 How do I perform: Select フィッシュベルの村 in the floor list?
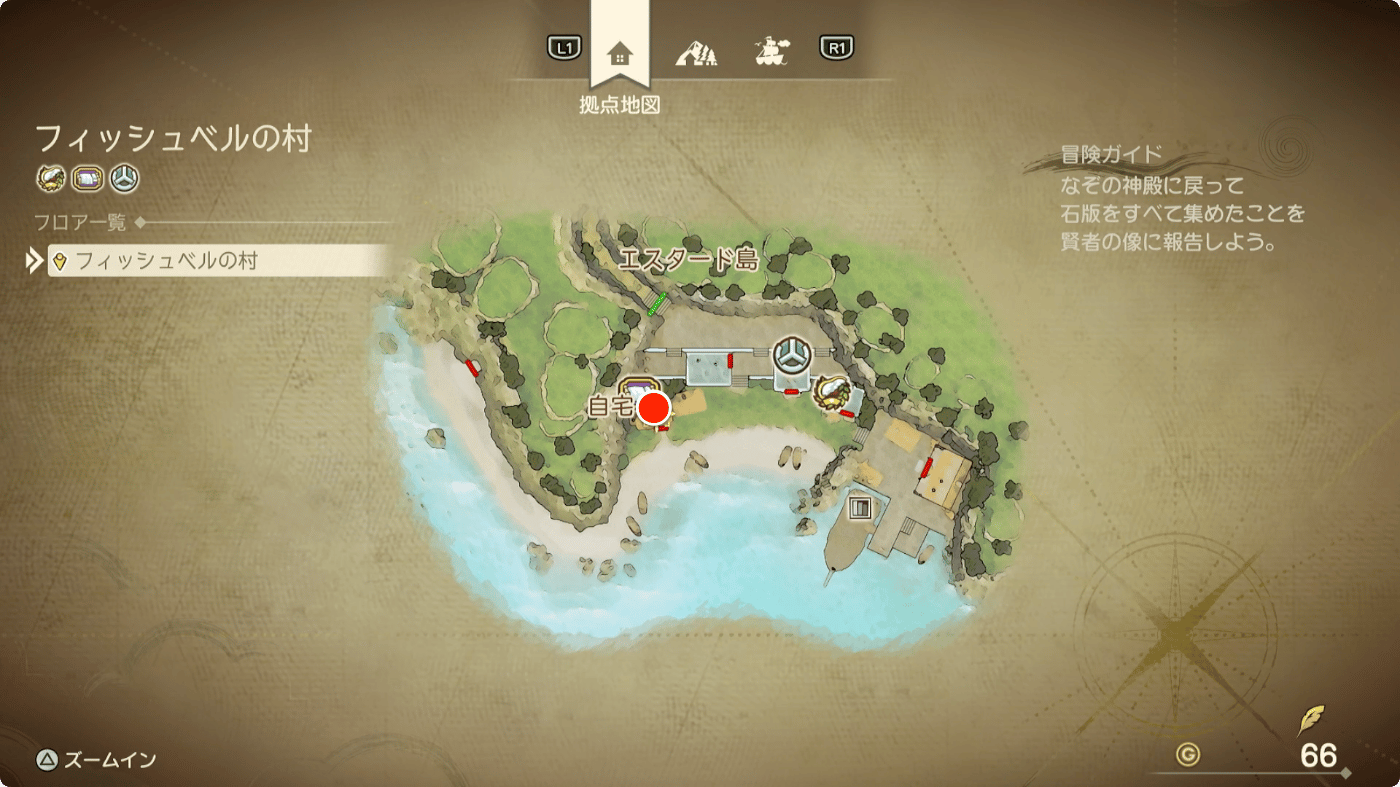coord(216,261)
